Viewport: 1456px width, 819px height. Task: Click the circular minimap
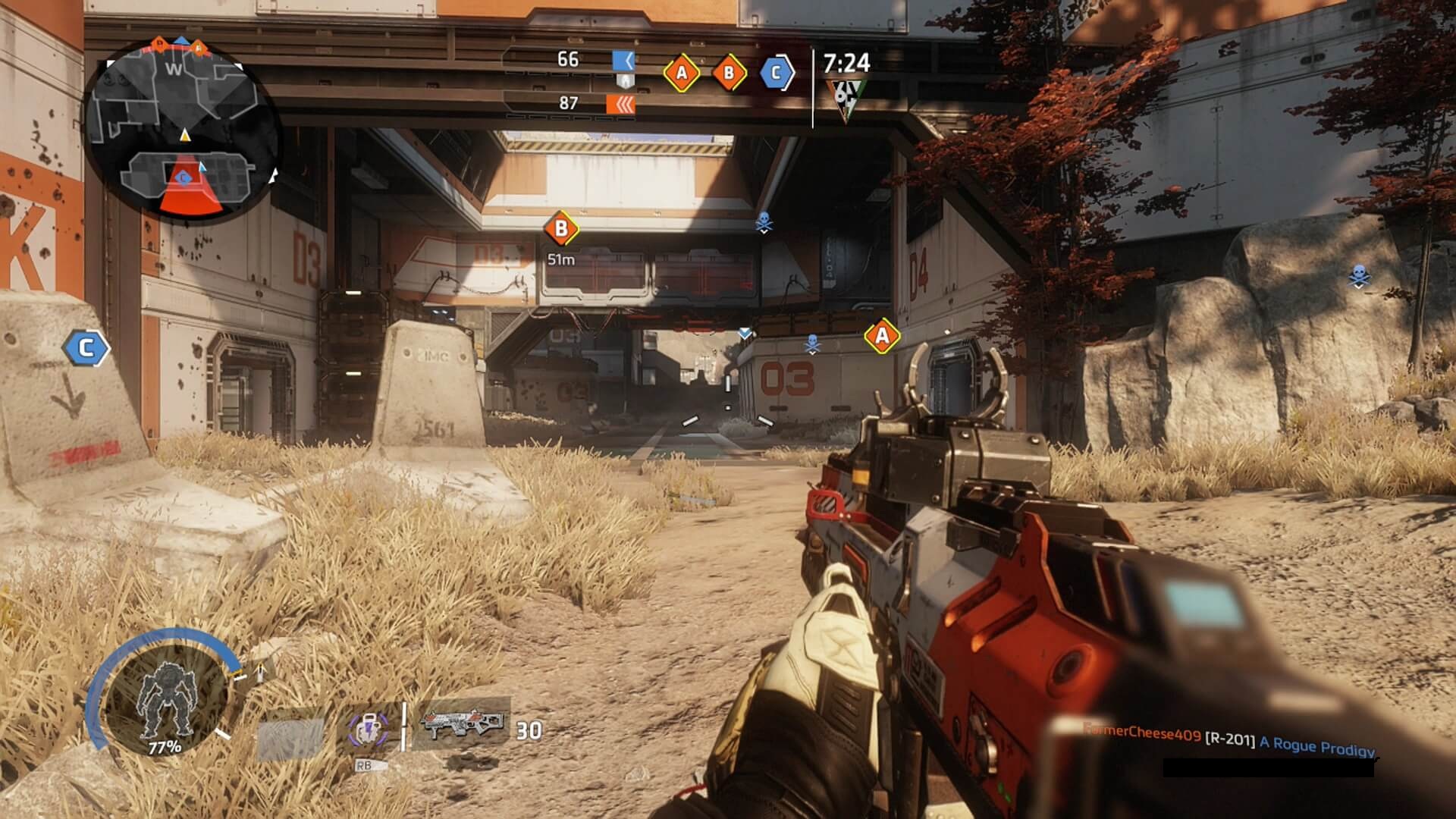coord(182,129)
